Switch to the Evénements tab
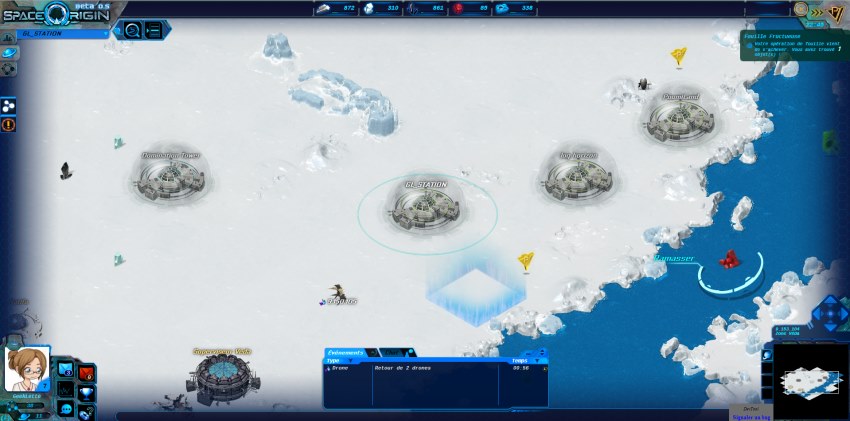This screenshot has height=421, width=850. click(x=350, y=353)
